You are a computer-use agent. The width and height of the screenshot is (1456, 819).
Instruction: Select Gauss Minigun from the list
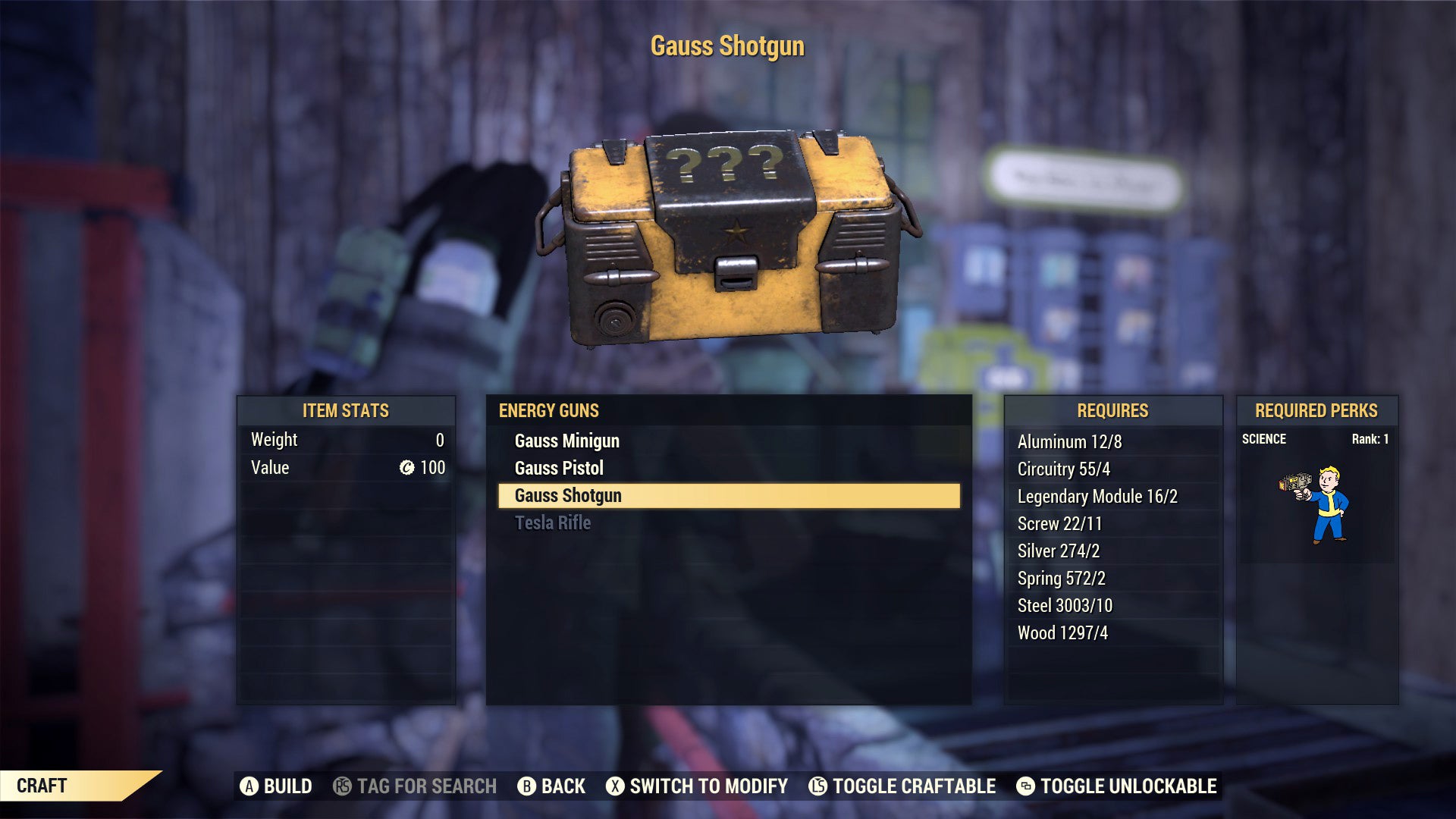pos(566,441)
